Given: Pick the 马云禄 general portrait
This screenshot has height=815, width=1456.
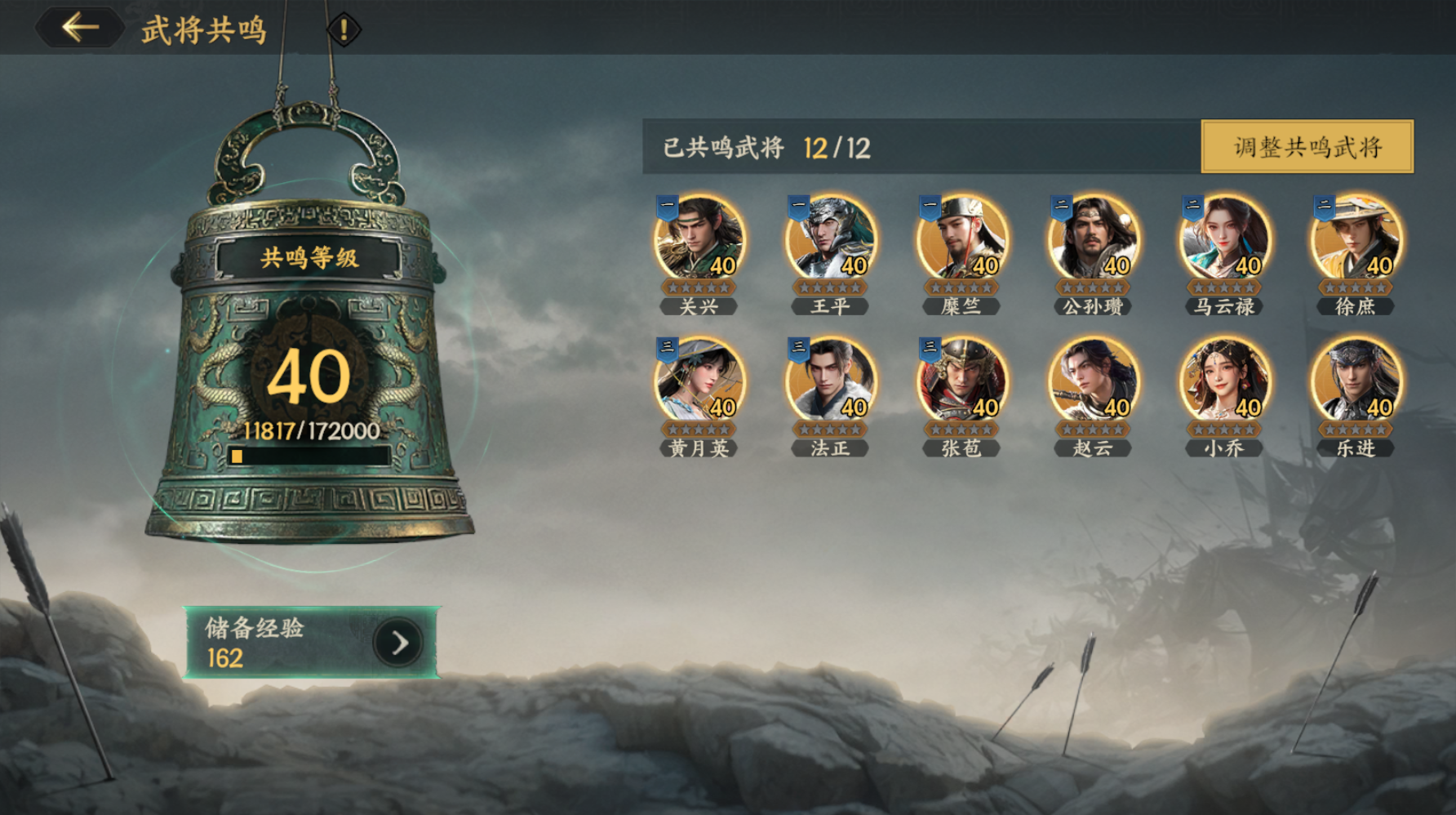Looking at the screenshot, I should [1224, 240].
